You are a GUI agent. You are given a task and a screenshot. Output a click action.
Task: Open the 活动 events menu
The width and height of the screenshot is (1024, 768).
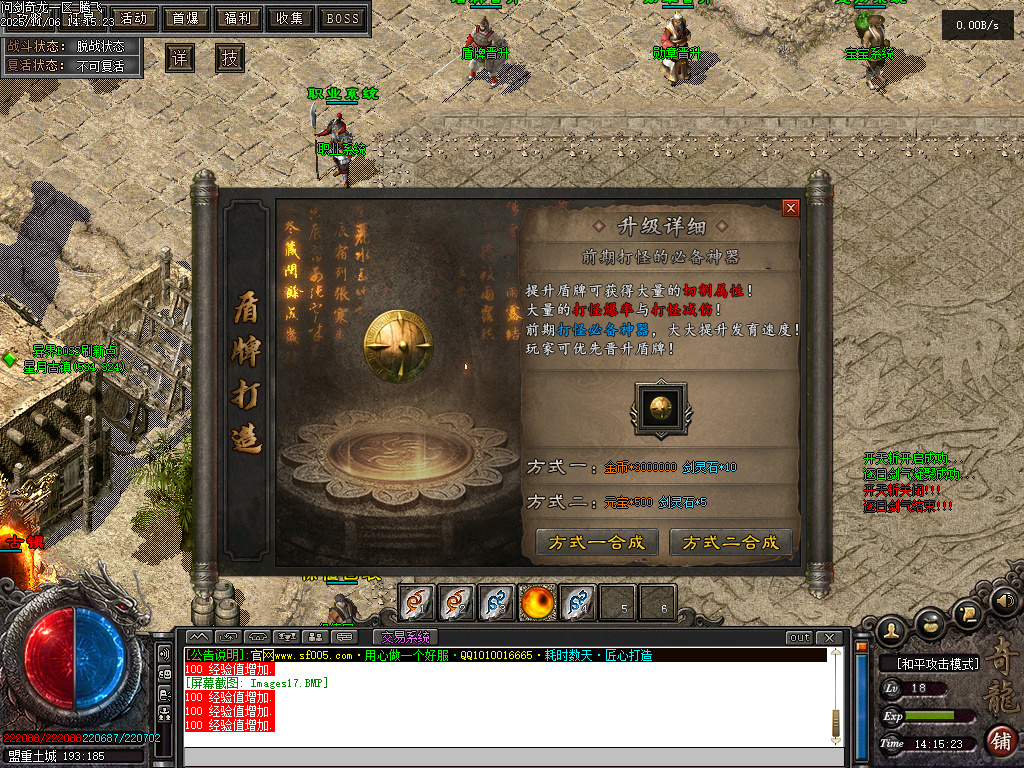pyautogui.click(x=132, y=18)
